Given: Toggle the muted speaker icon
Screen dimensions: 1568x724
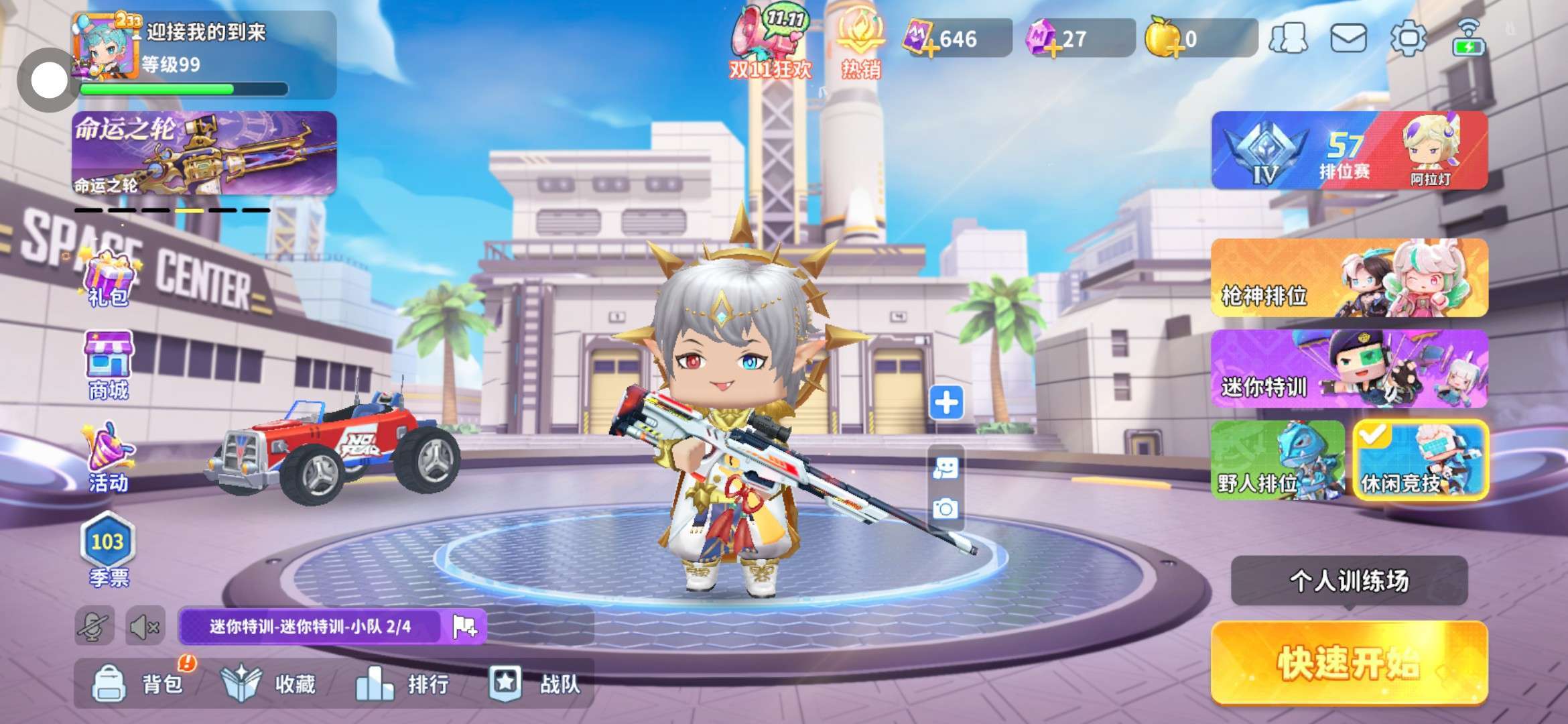Looking at the screenshot, I should click(145, 627).
